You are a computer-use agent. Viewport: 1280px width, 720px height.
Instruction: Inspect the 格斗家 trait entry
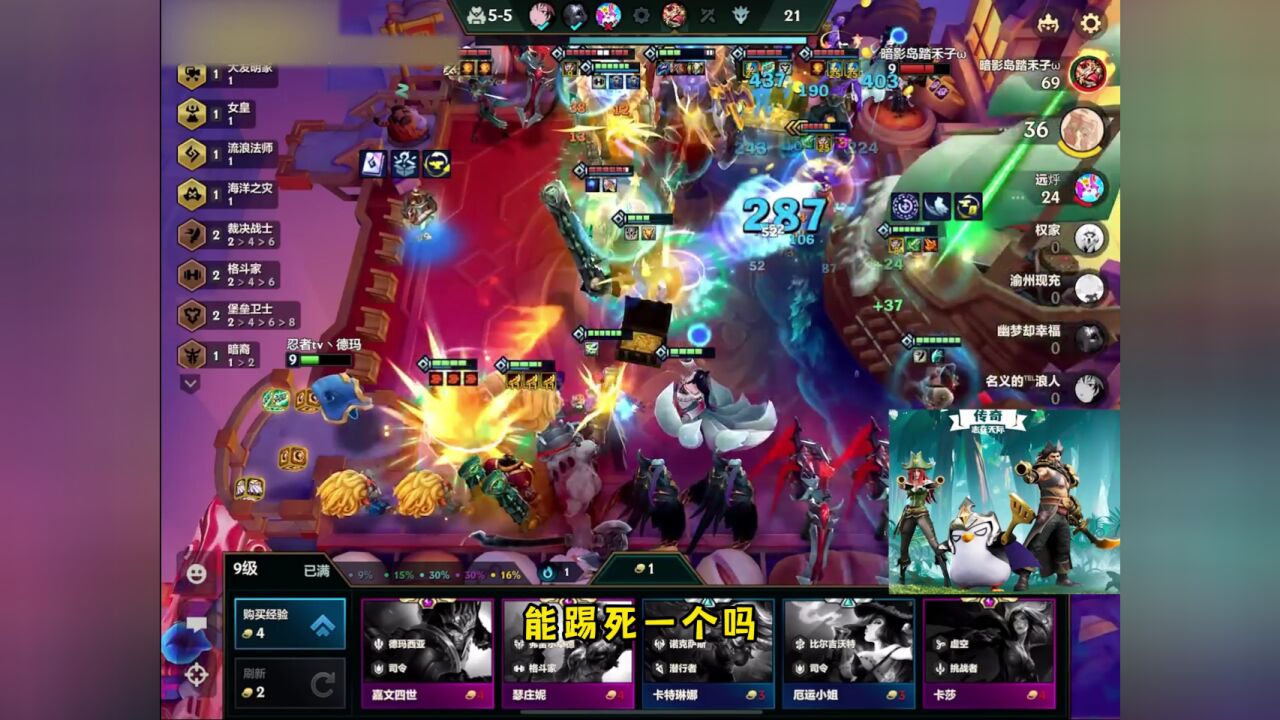pyautogui.click(x=228, y=275)
